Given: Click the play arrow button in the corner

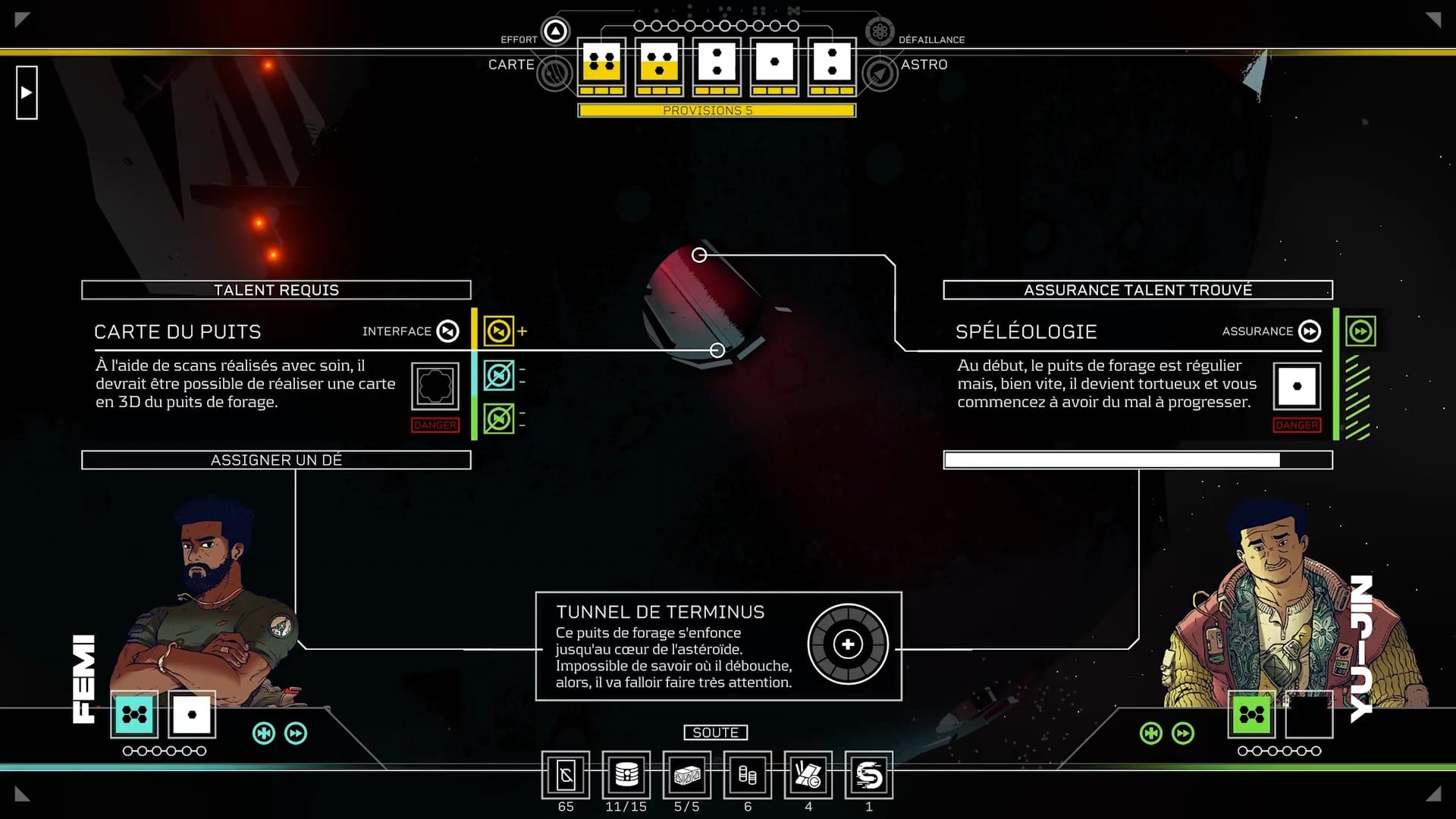Looking at the screenshot, I should point(27,93).
